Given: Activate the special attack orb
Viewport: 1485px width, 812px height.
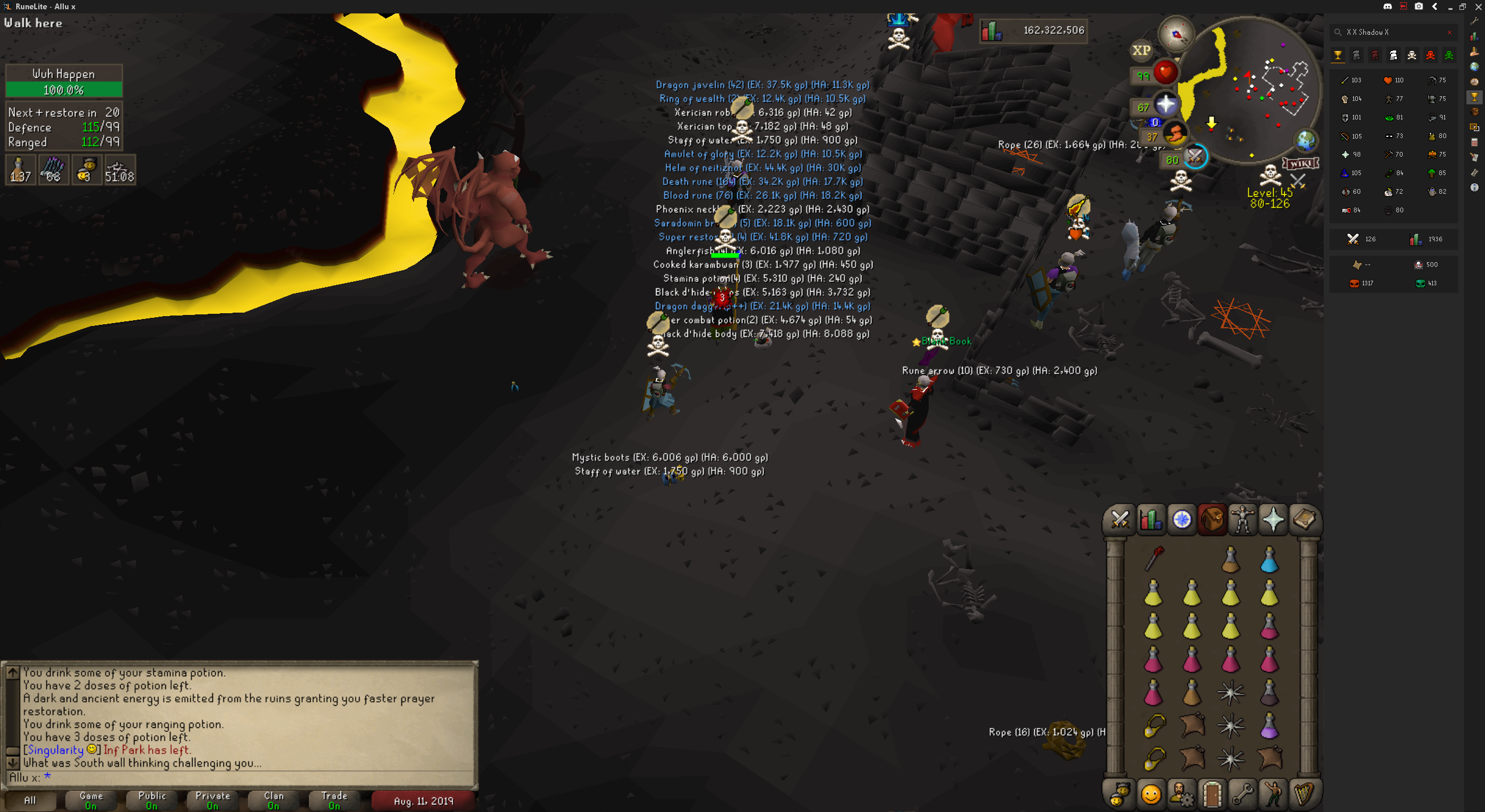Looking at the screenshot, I should (1195, 157).
